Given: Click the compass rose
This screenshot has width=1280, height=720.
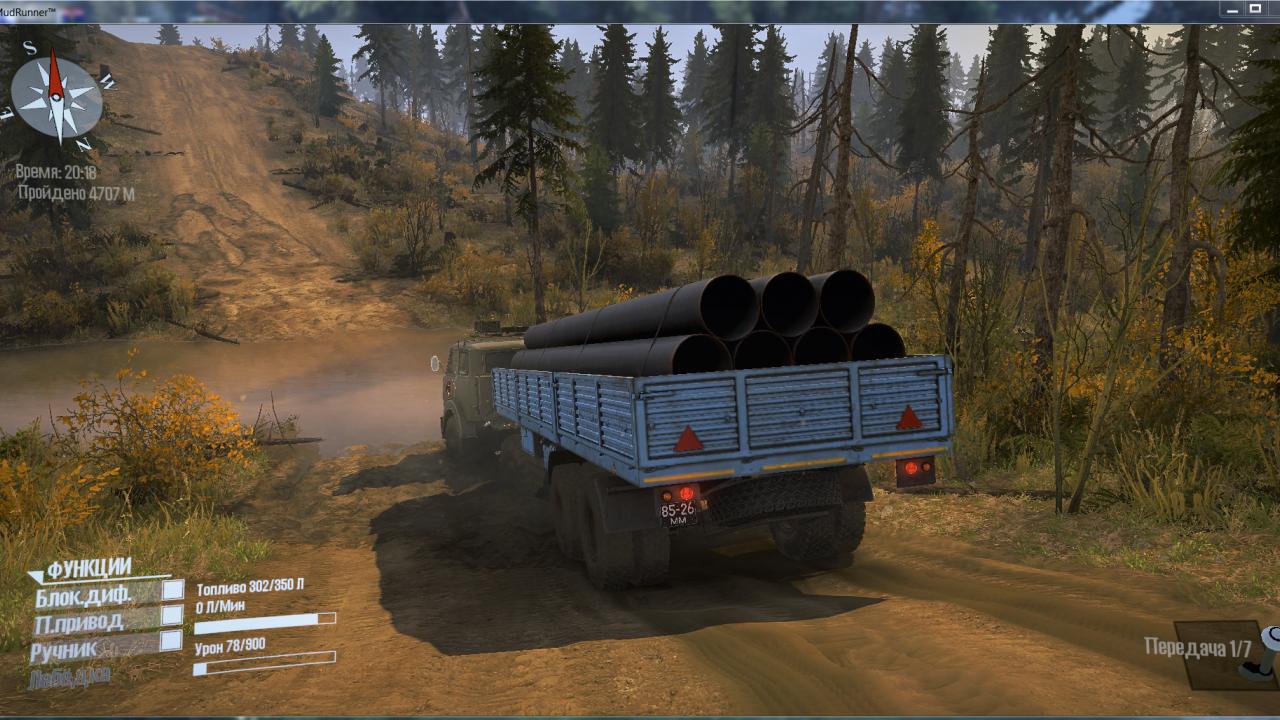Looking at the screenshot, I should click(57, 97).
